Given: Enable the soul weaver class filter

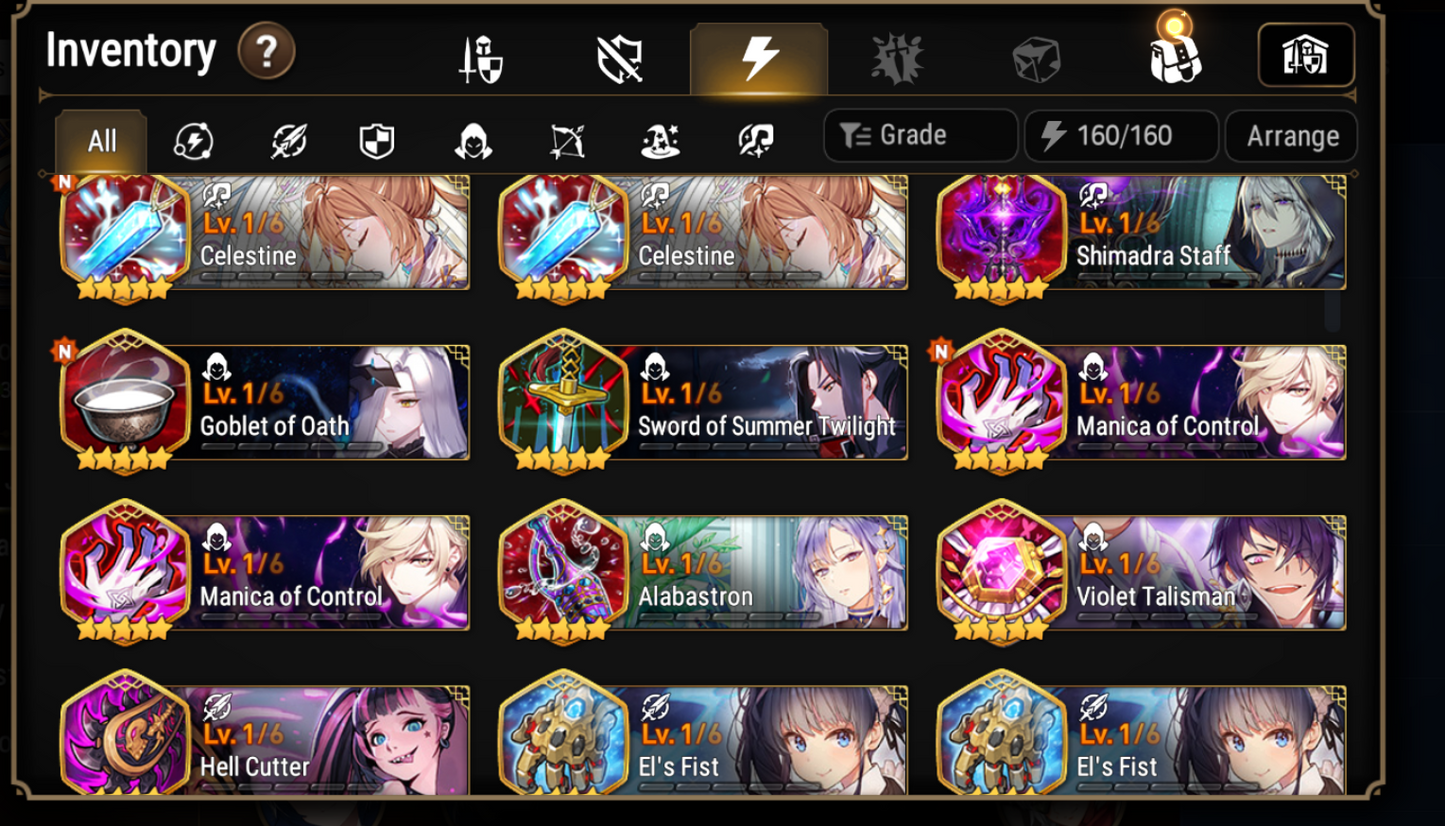Looking at the screenshot, I should pos(754,142).
